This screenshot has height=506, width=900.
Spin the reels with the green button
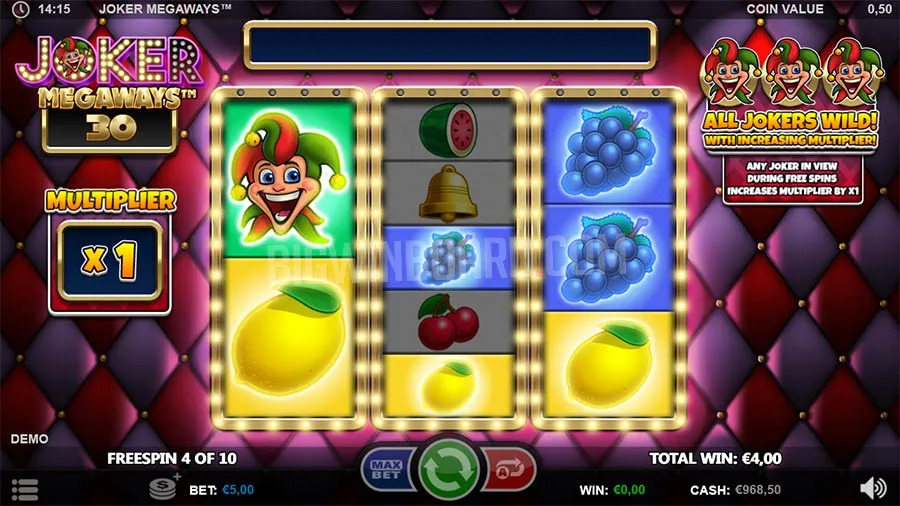click(448, 468)
